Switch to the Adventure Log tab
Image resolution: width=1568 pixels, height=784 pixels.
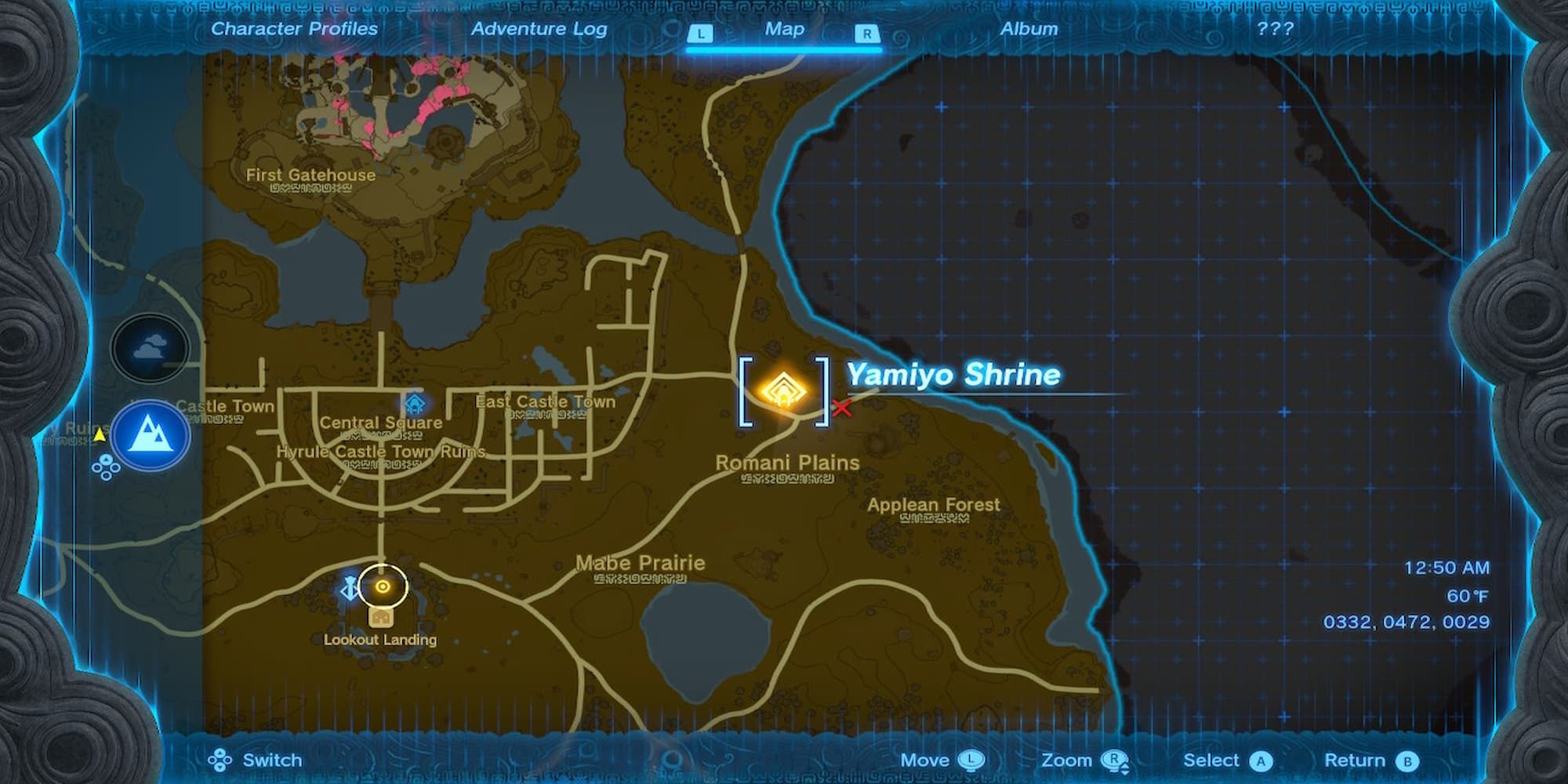tap(539, 29)
